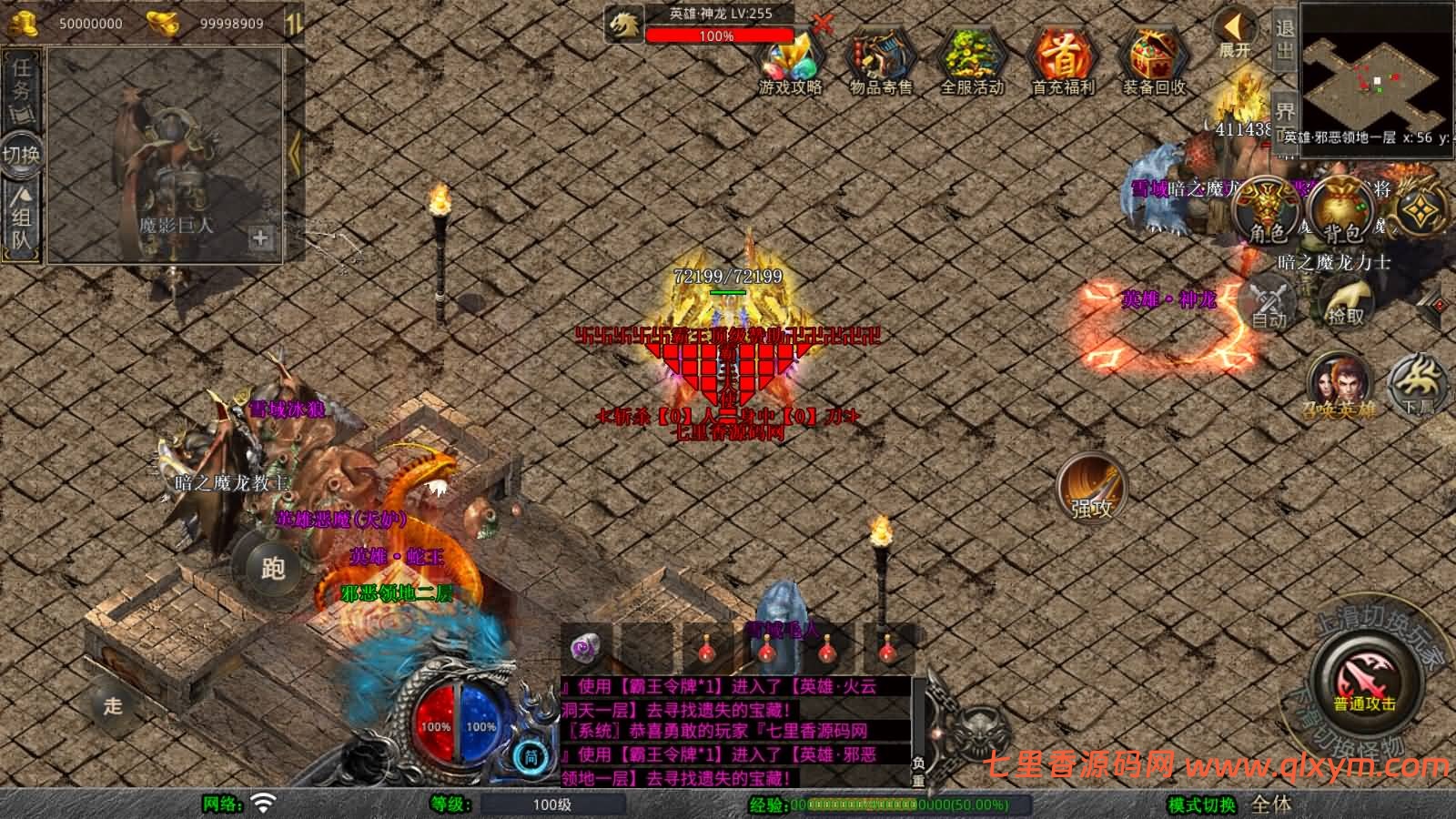
Task: Open the 角色 character sheet
Action: (x=1267, y=211)
